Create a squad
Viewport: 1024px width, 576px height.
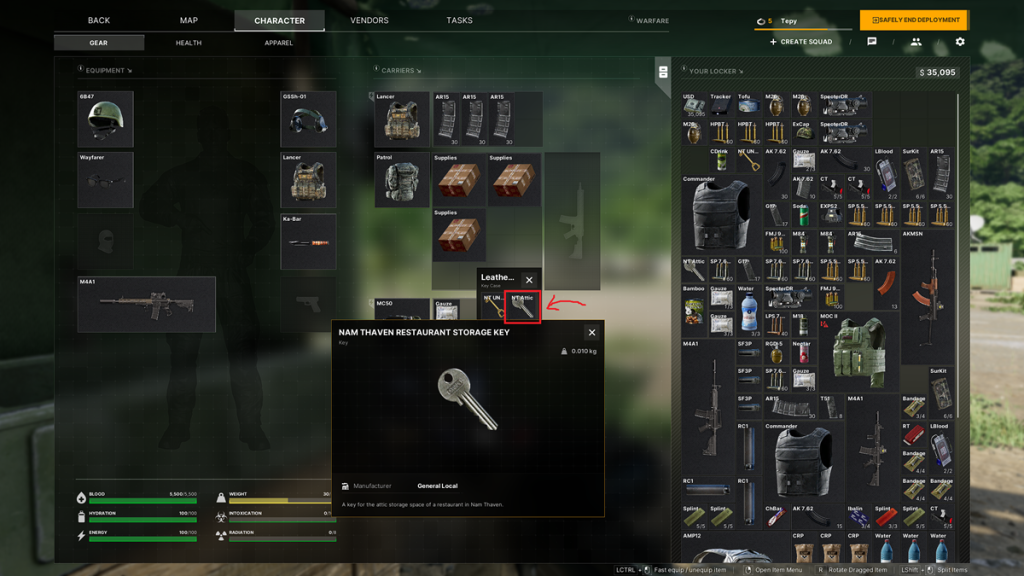point(801,42)
